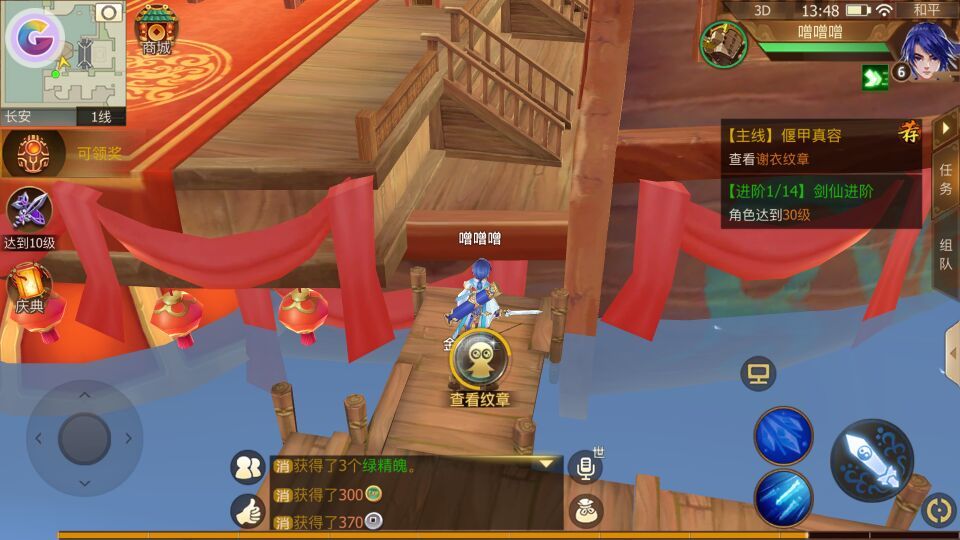Tap the world voice chat microphone

coord(585,466)
